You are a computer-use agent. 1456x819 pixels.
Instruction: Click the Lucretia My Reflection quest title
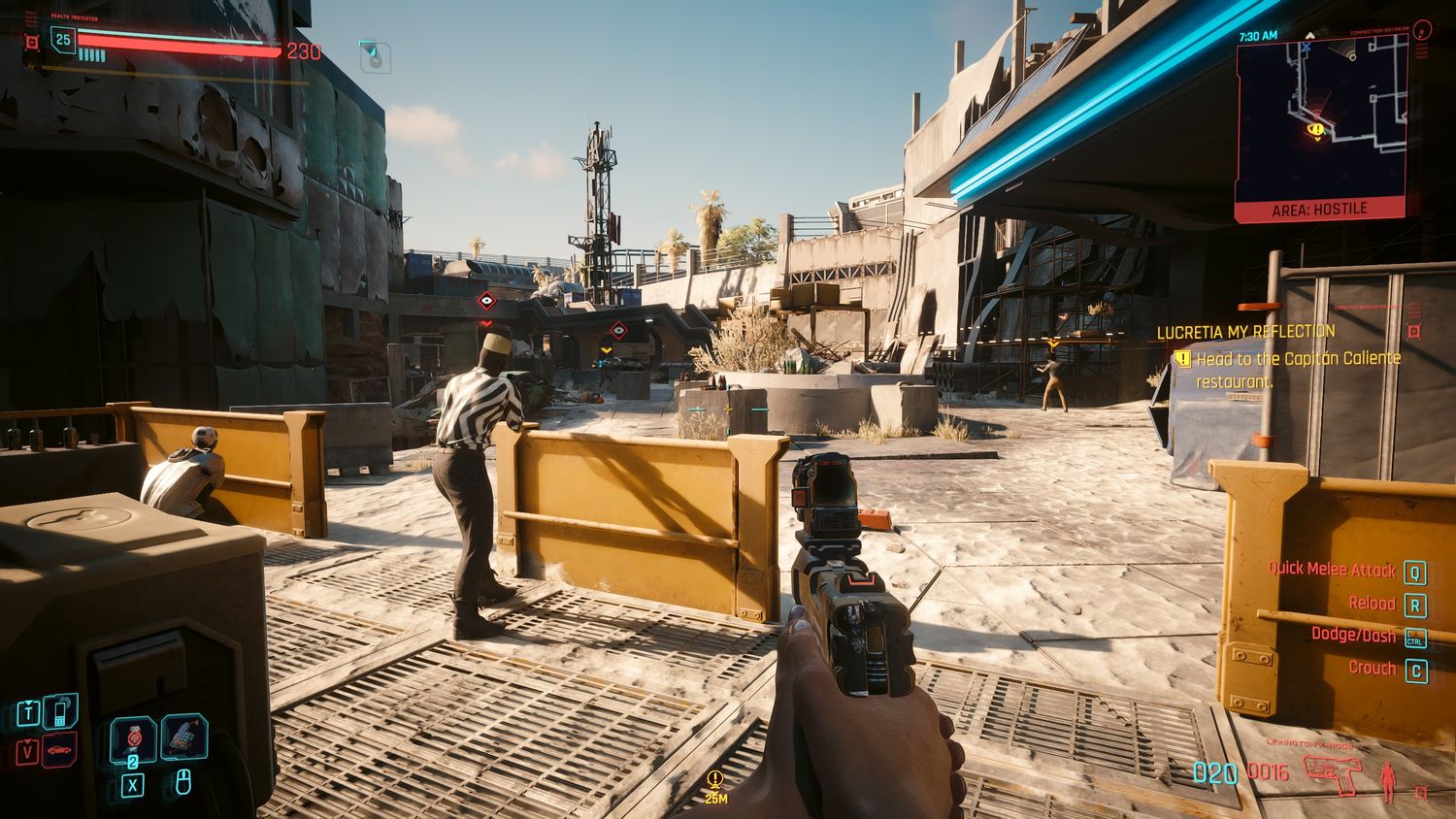pyautogui.click(x=1245, y=332)
